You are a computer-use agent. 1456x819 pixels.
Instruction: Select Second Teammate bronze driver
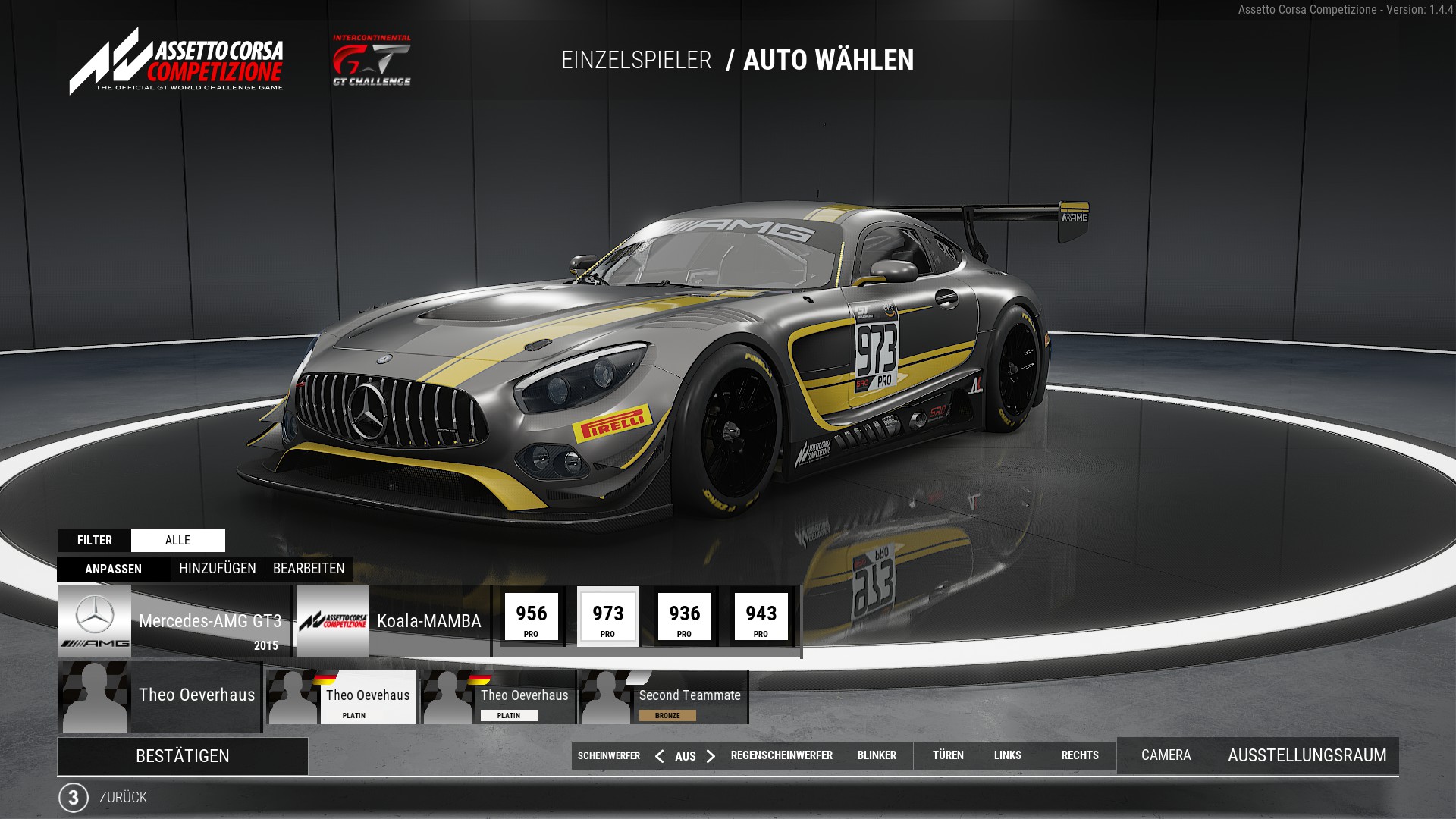tap(664, 697)
